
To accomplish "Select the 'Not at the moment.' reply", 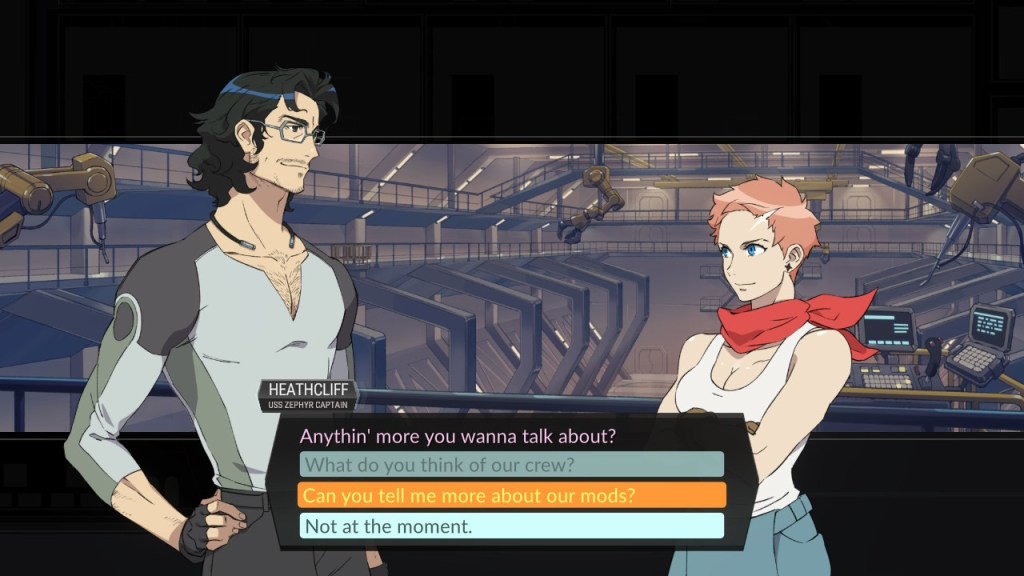I will 511,526.
